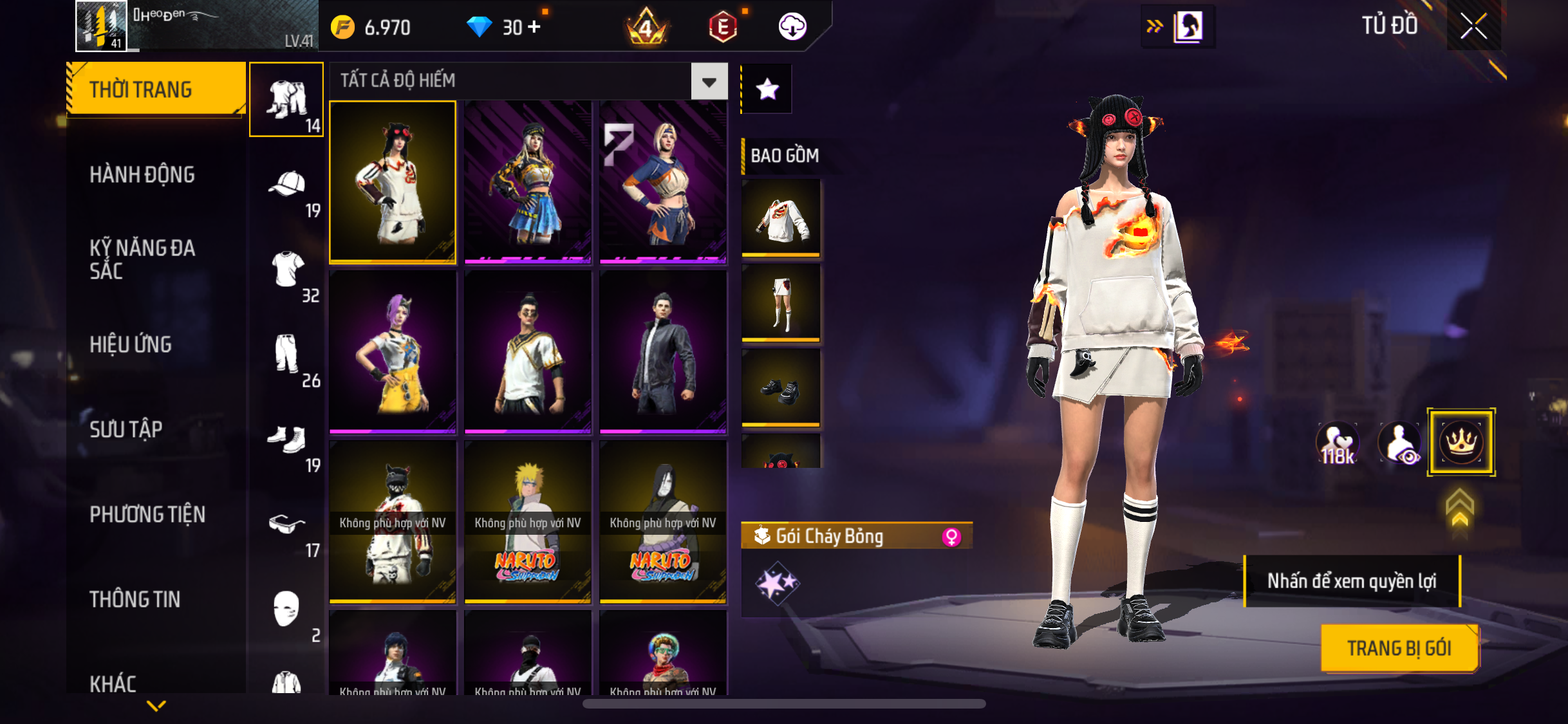Toggle the star favorites filter
The height and width of the screenshot is (724, 1568).
767,89
